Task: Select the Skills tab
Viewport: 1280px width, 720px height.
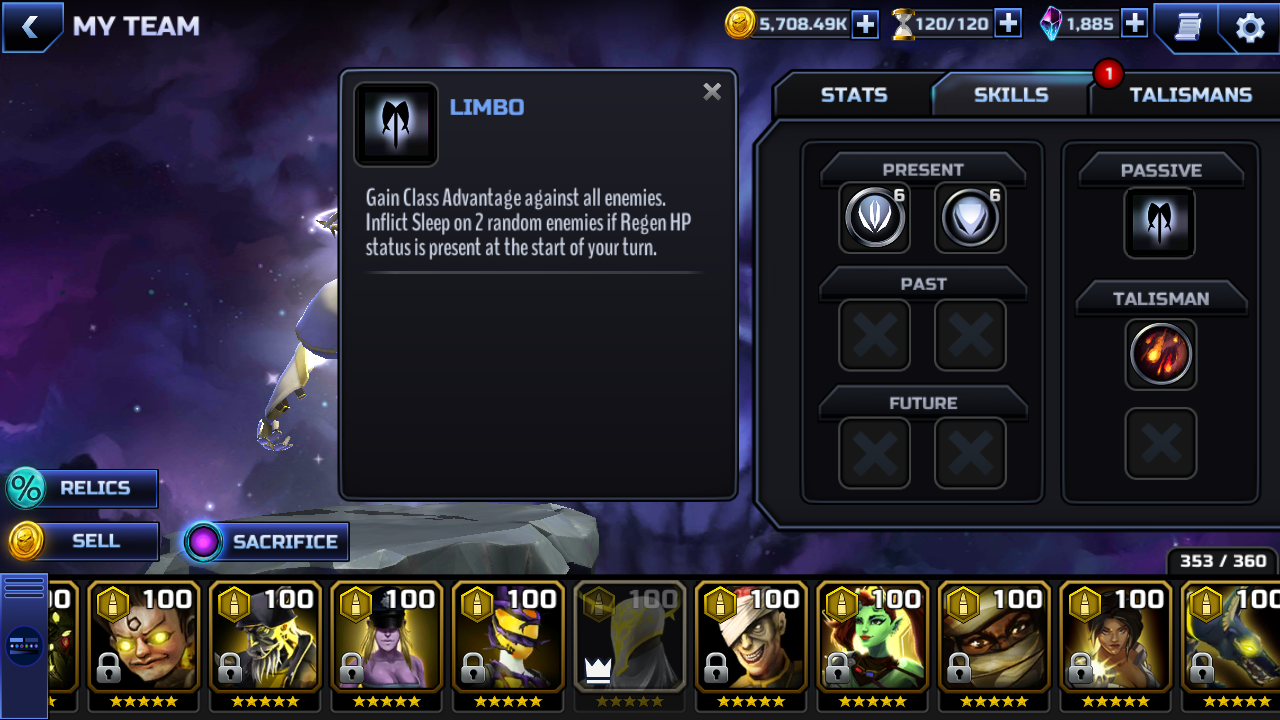Action: tap(1010, 95)
